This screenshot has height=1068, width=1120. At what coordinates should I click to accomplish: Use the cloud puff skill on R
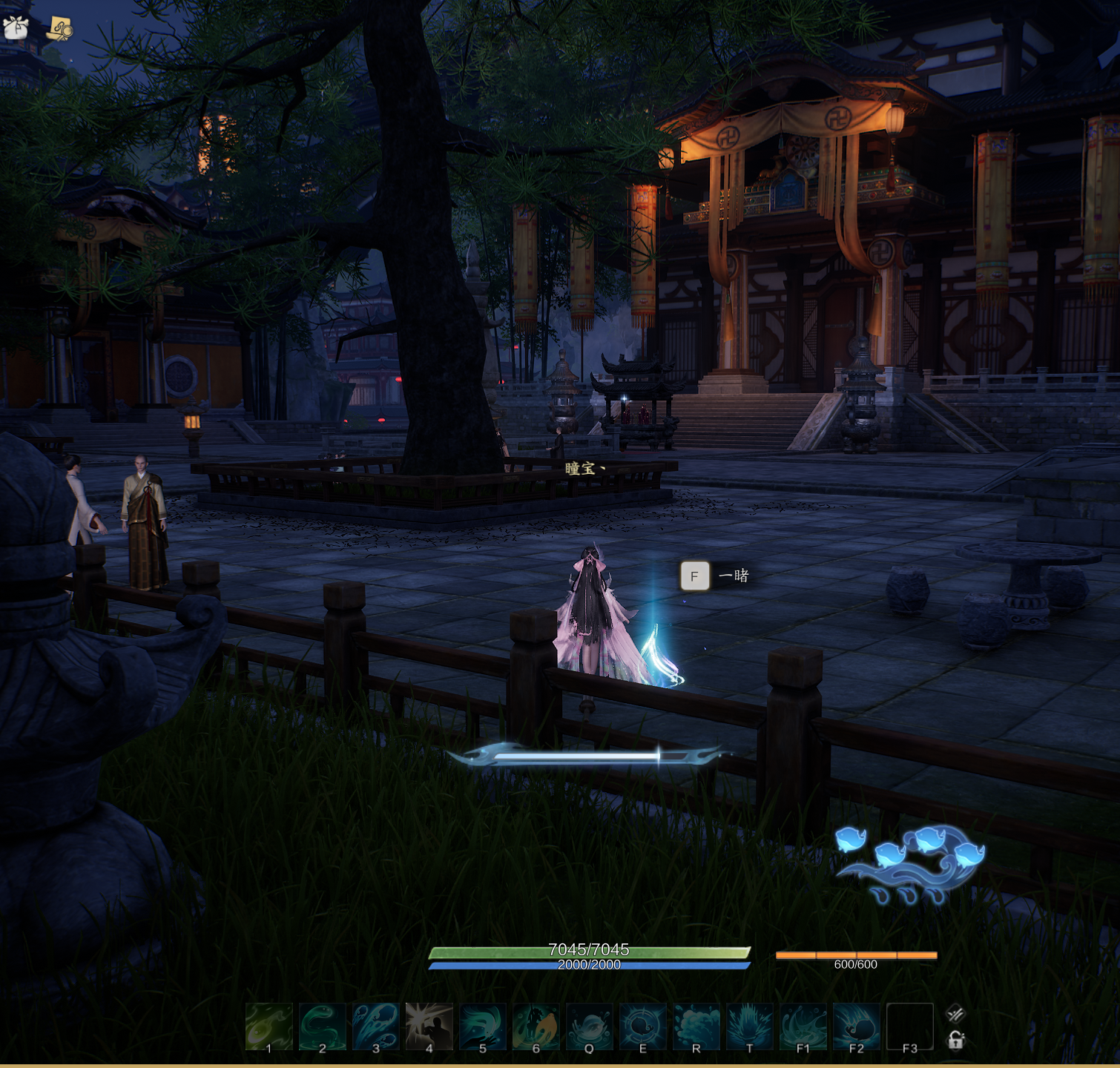pyautogui.click(x=696, y=1026)
